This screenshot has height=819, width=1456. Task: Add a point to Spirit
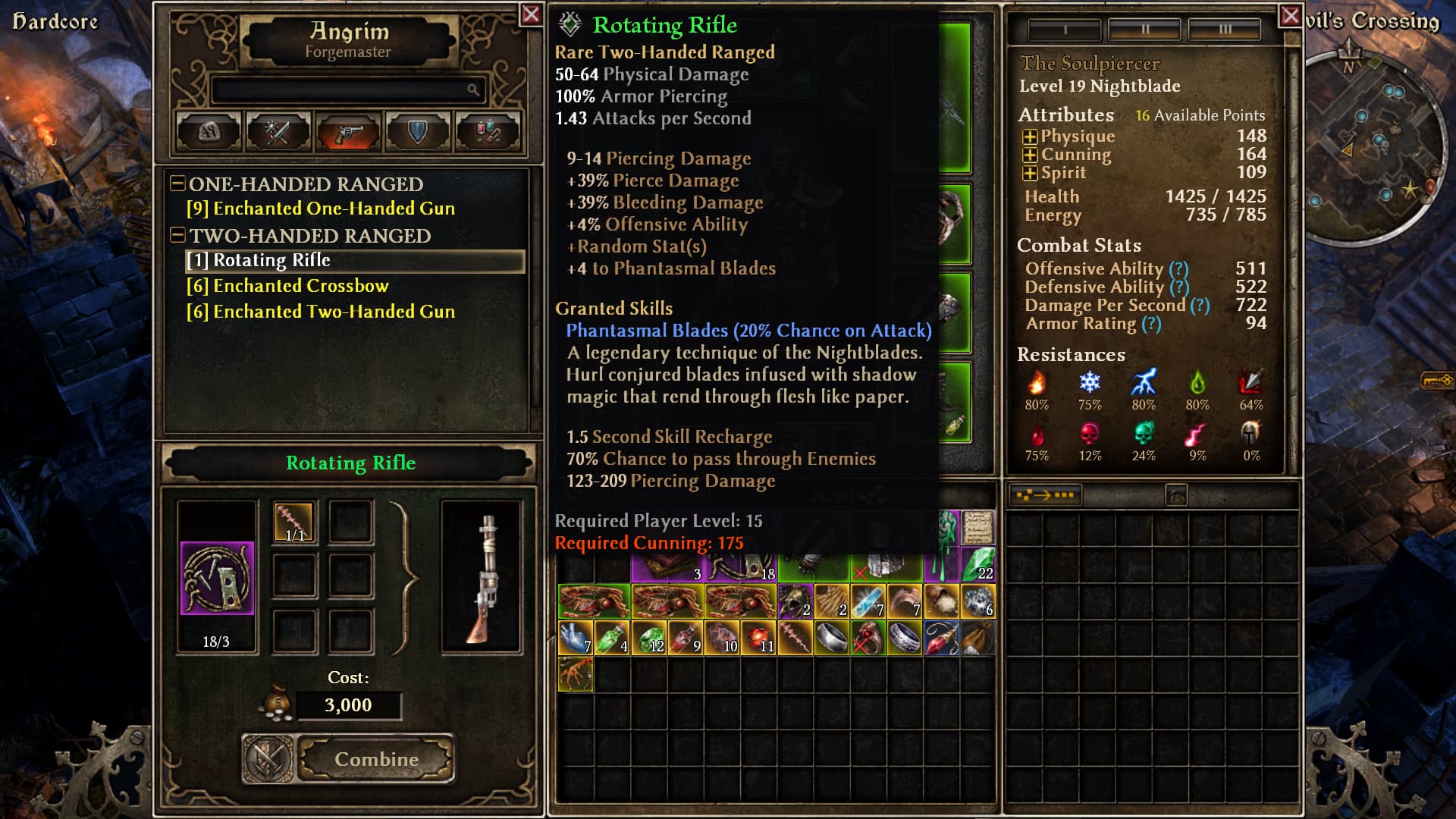tap(1030, 174)
